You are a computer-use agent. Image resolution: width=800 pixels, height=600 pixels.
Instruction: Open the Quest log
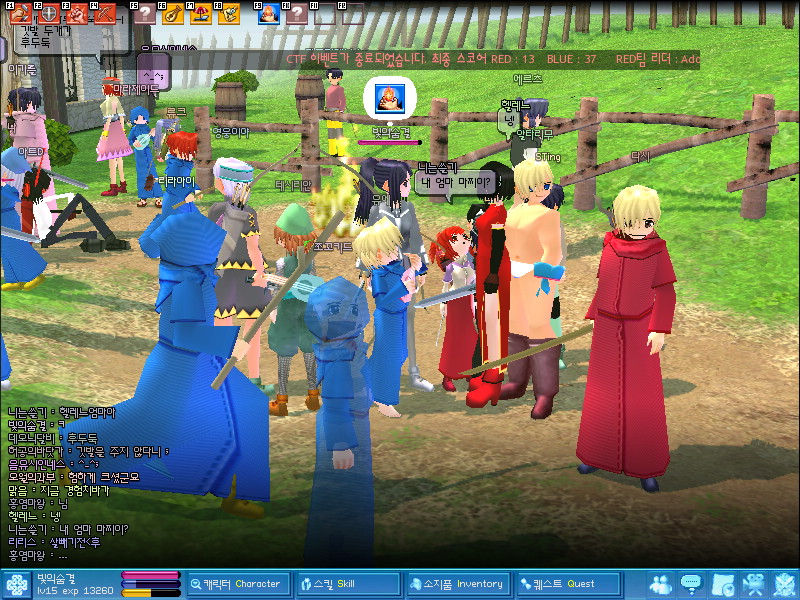(566, 584)
